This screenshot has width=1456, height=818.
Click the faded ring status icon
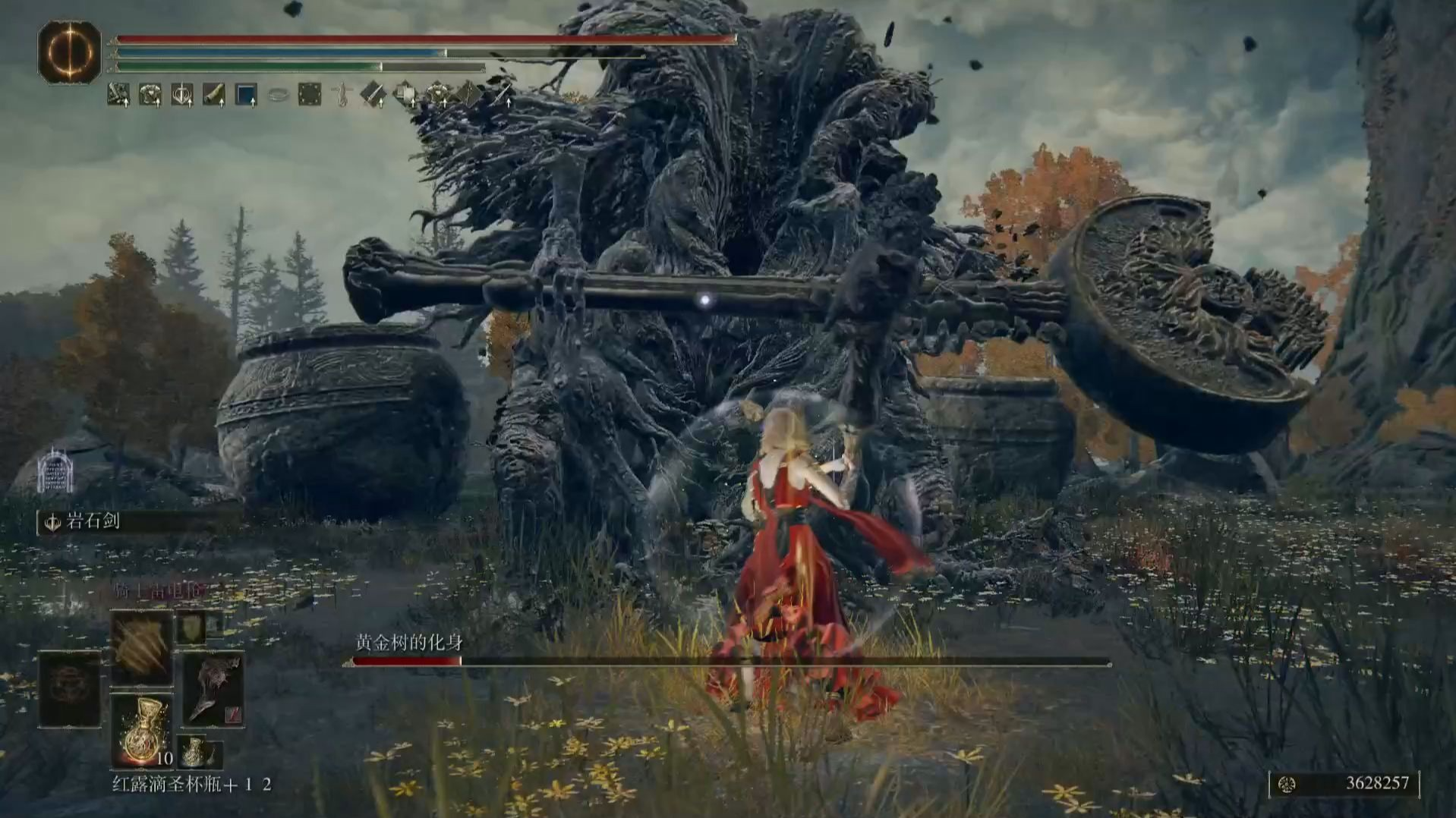click(278, 95)
